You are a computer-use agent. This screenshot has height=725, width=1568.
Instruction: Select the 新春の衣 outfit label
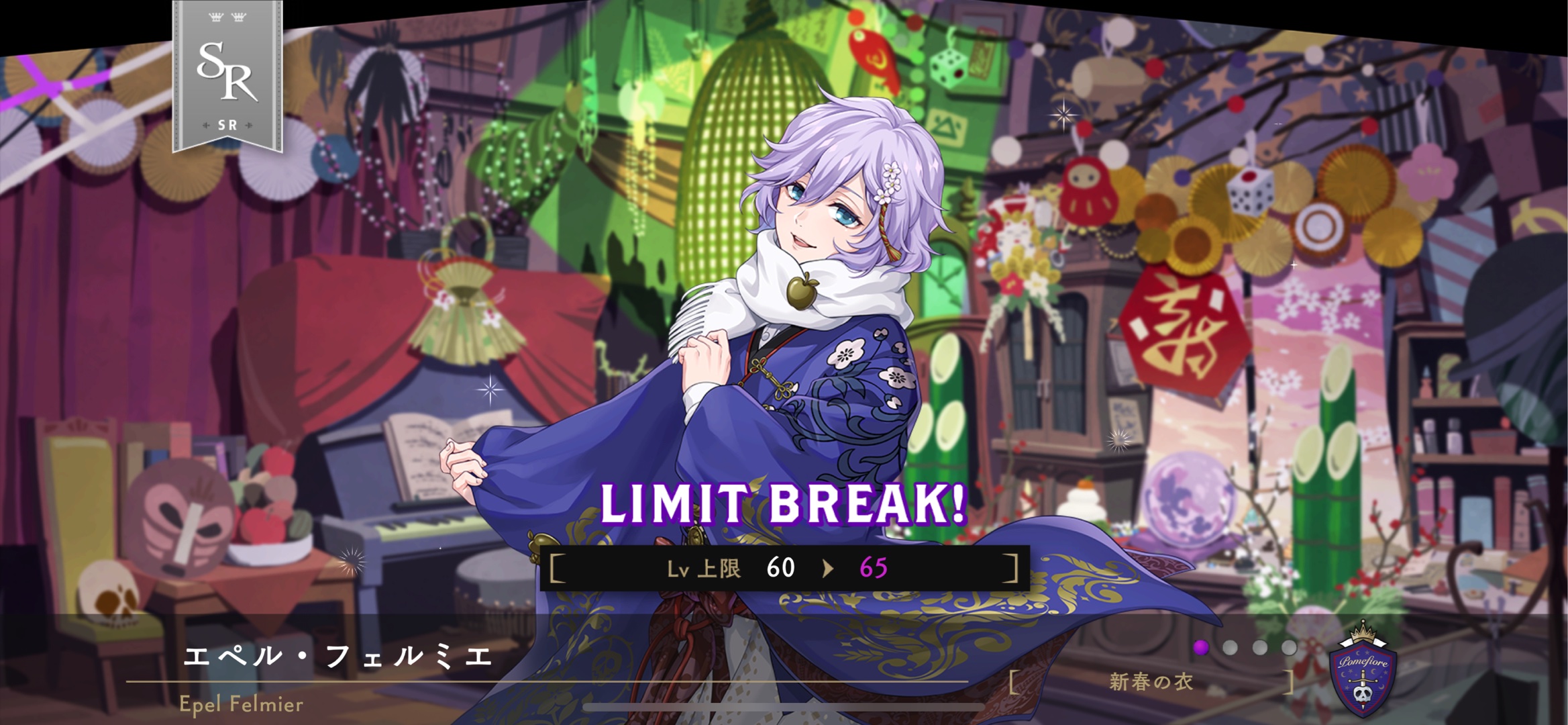(x=1151, y=683)
